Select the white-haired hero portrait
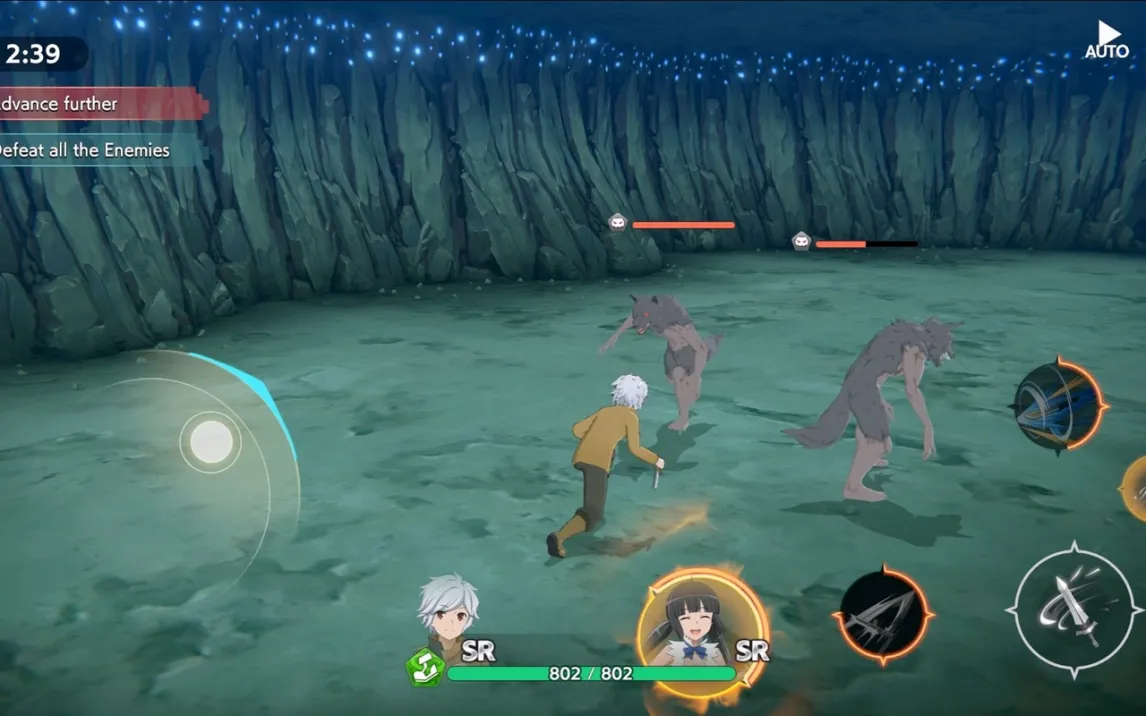Image resolution: width=1146 pixels, height=716 pixels. point(448,612)
